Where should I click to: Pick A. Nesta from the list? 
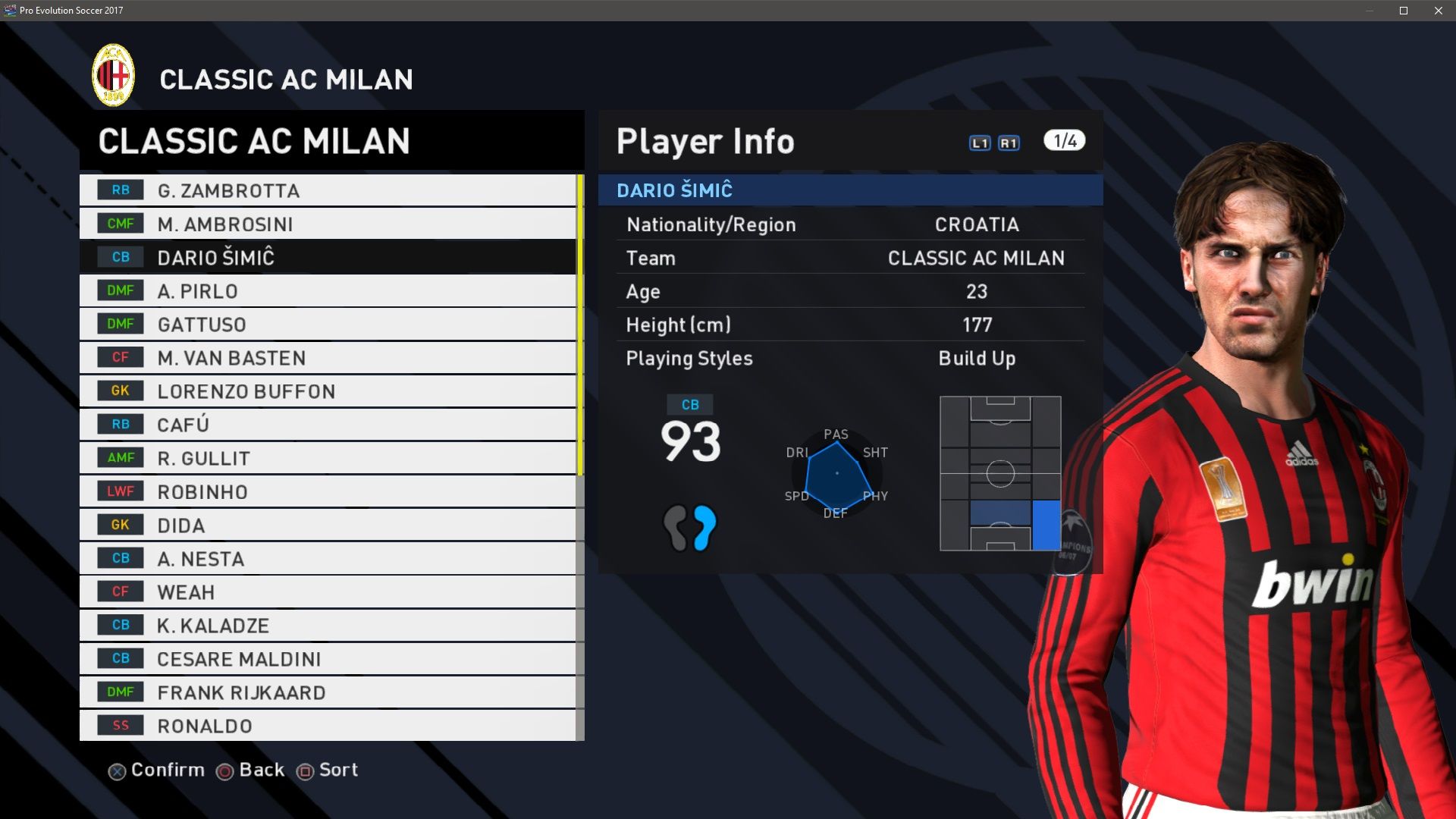(x=327, y=558)
